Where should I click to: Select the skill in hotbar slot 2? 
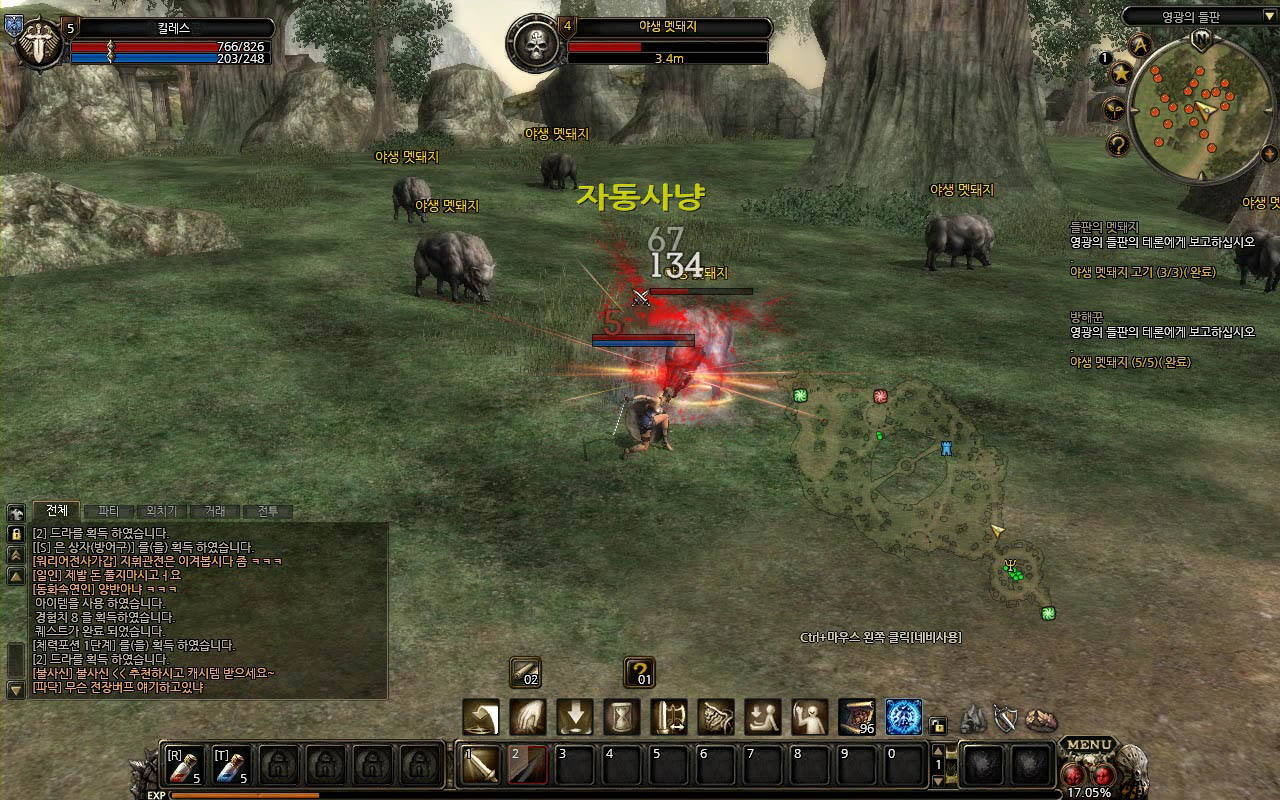pyautogui.click(x=528, y=766)
